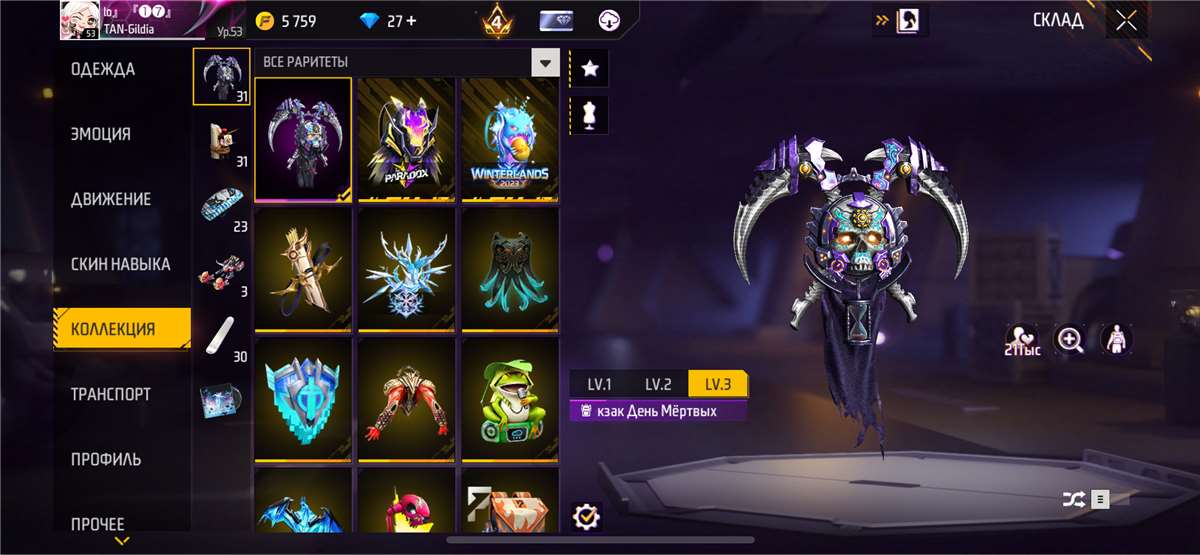Screen dimensions: 1200x555
Task: Open the СКИН НАВЫКА section
Action: pyautogui.click(x=120, y=265)
